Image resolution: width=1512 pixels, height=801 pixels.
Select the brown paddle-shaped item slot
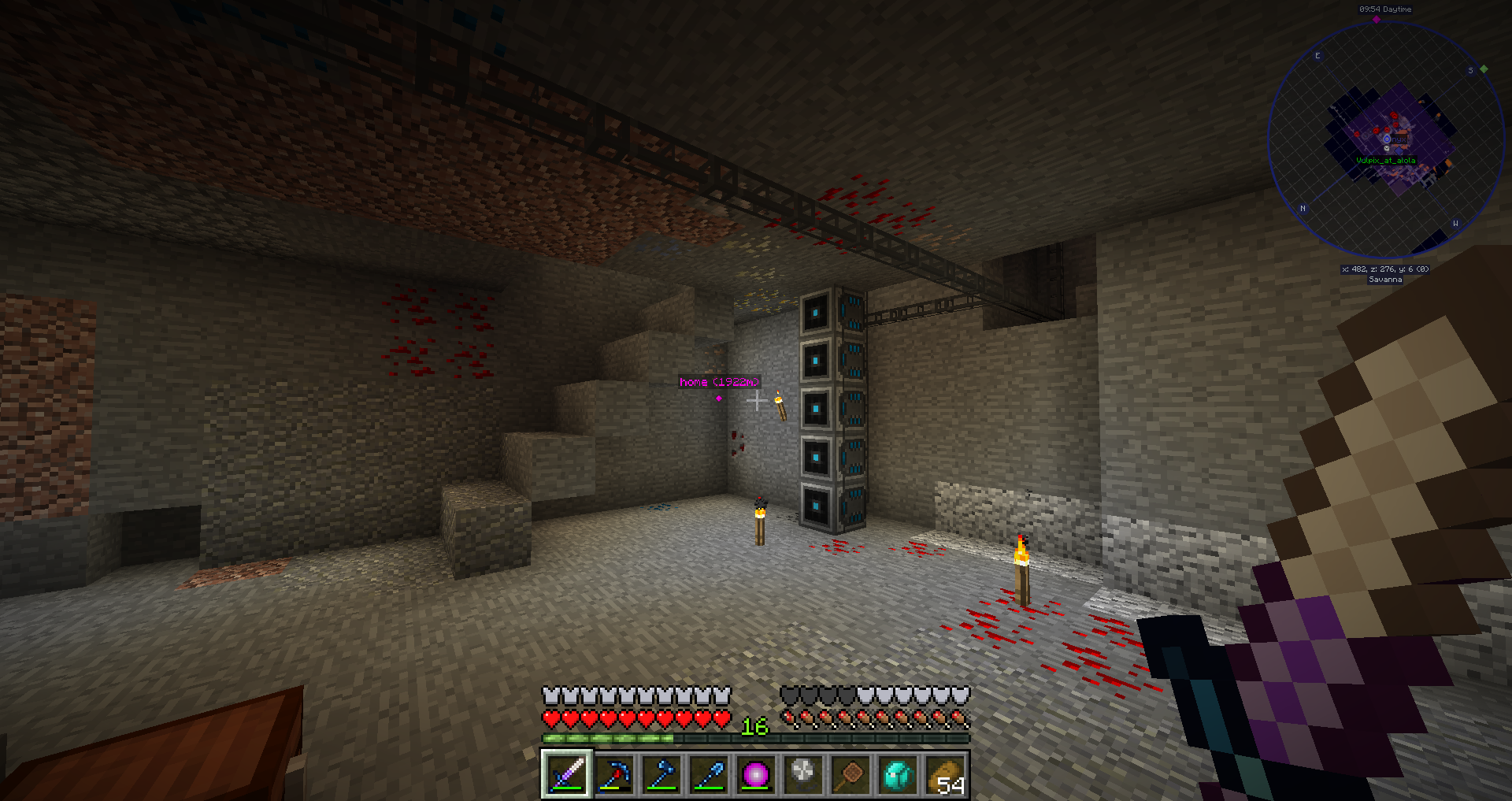pos(850,774)
